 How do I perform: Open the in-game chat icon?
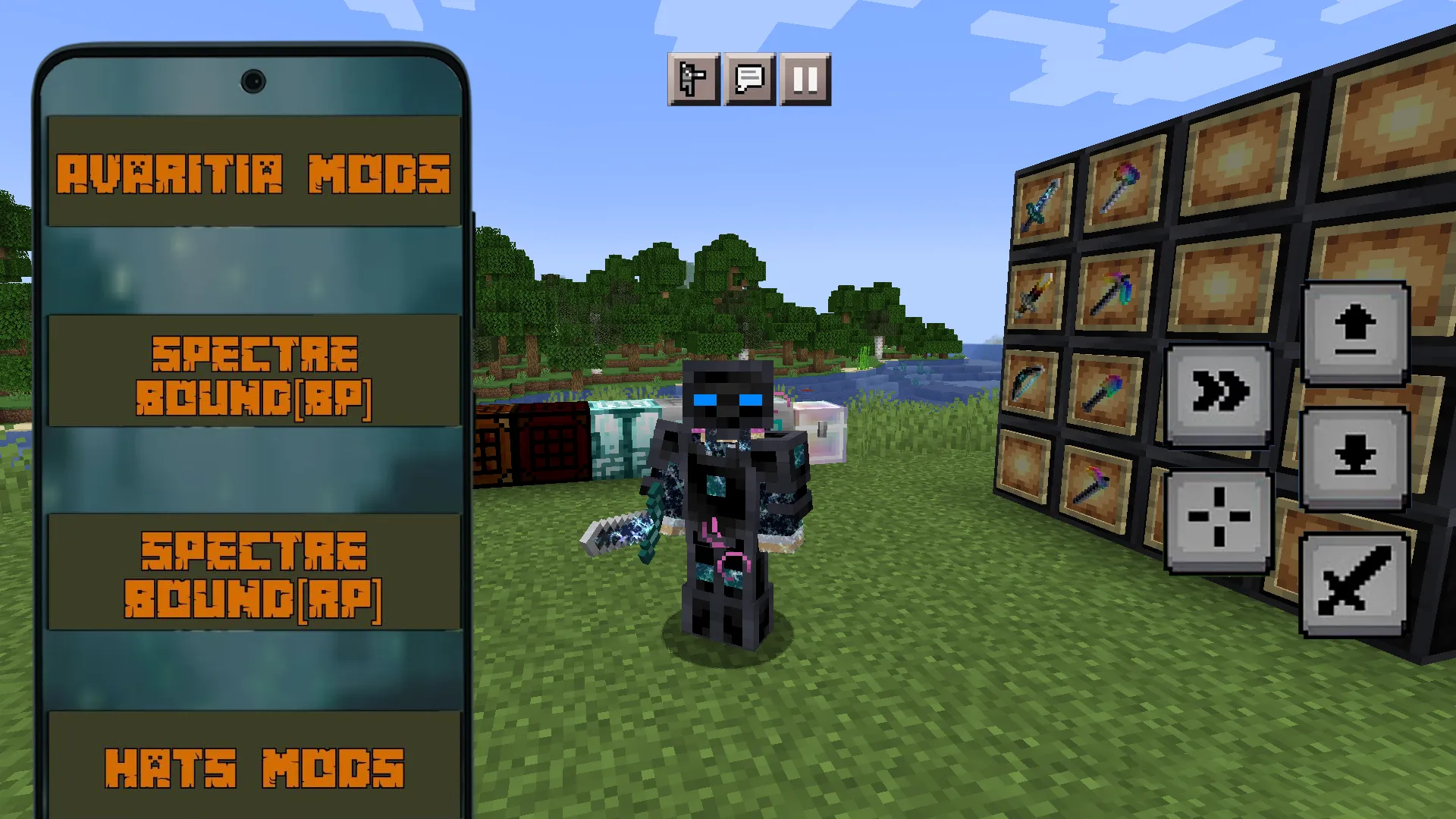(749, 79)
